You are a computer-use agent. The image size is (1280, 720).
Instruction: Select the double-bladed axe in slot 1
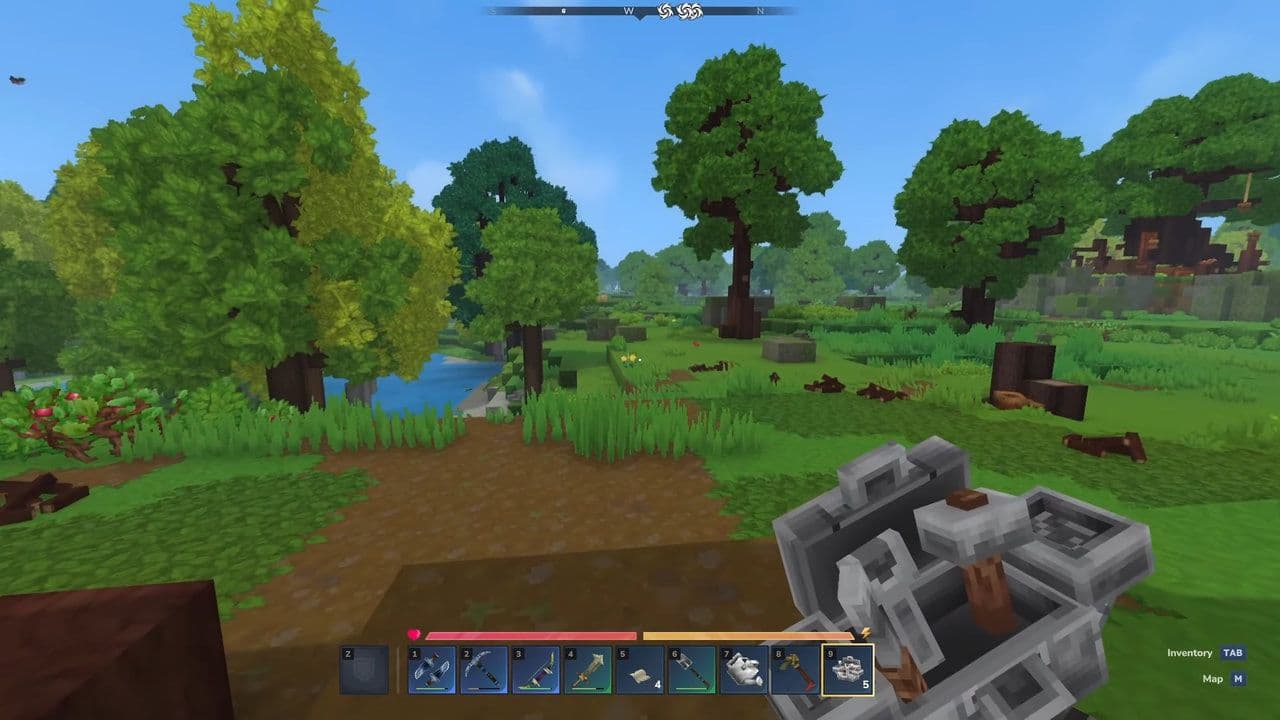click(432, 670)
